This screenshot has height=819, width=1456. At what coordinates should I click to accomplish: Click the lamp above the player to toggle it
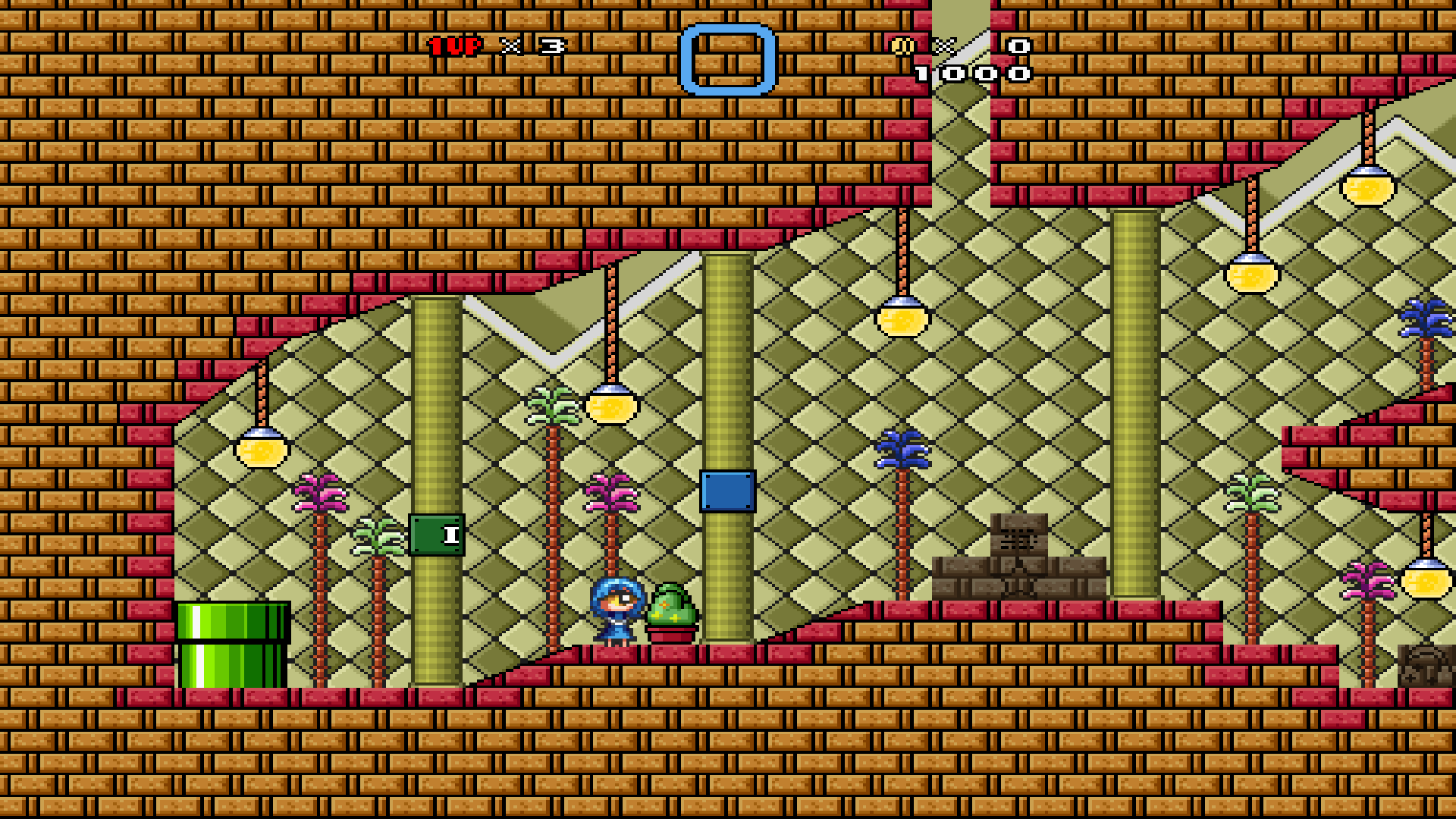pyautogui.click(x=610, y=406)
